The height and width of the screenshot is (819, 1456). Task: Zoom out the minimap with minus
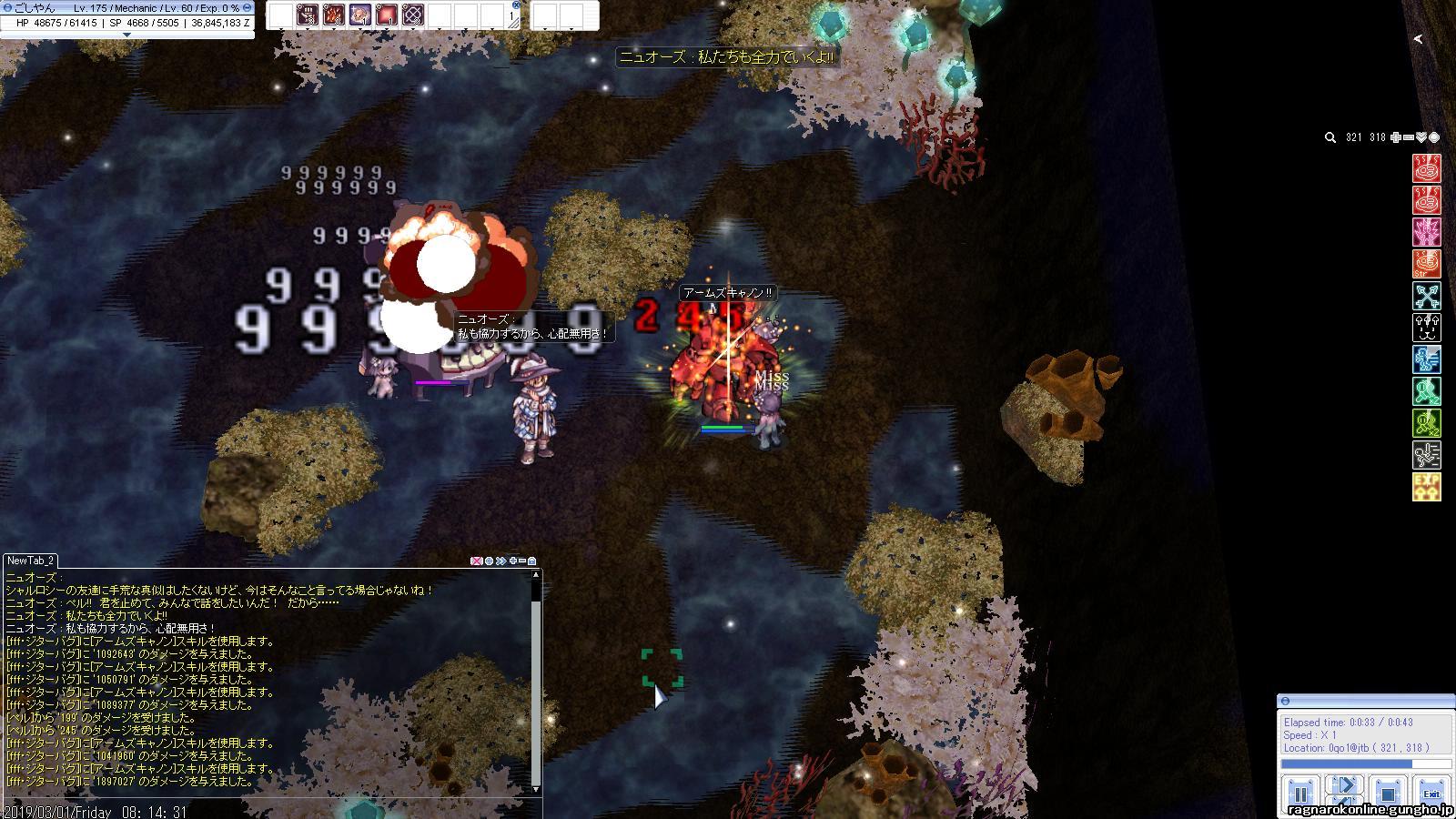[x=1409, y=137]
